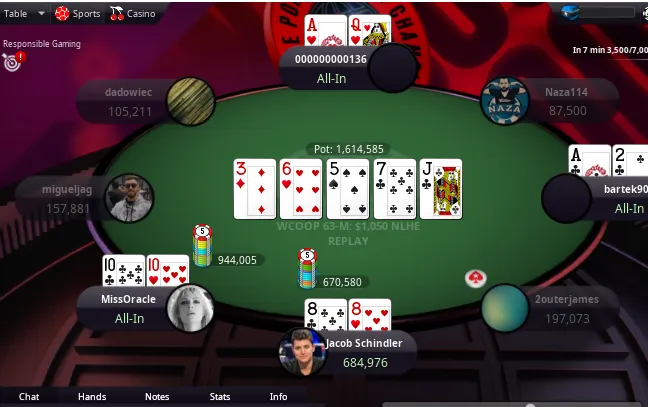This screenshot has height=407, width=648.
Task: Select MissOracle's player avatar
Action: [190, 308]
